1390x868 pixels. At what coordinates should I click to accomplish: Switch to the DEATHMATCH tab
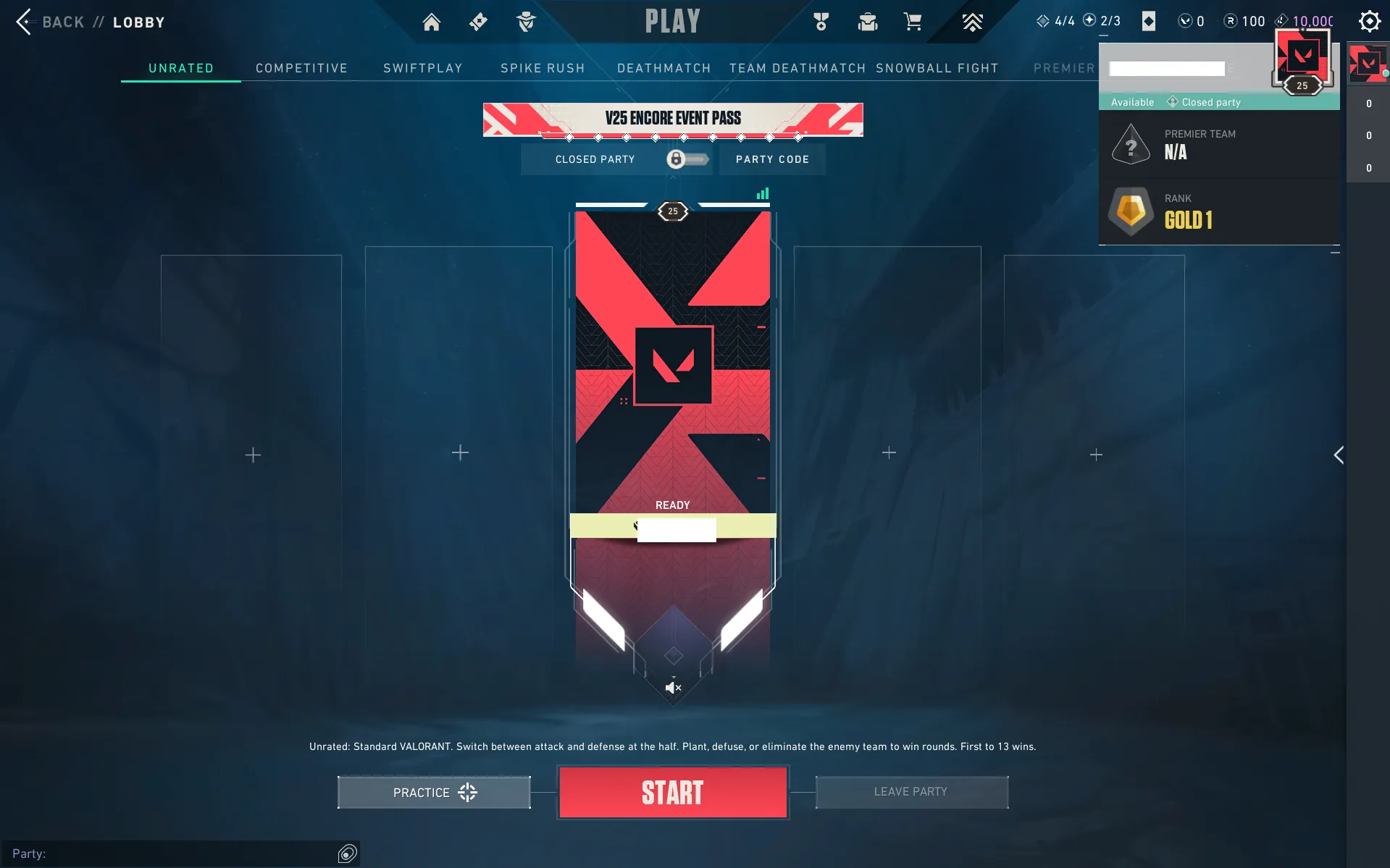coord(663,68)
